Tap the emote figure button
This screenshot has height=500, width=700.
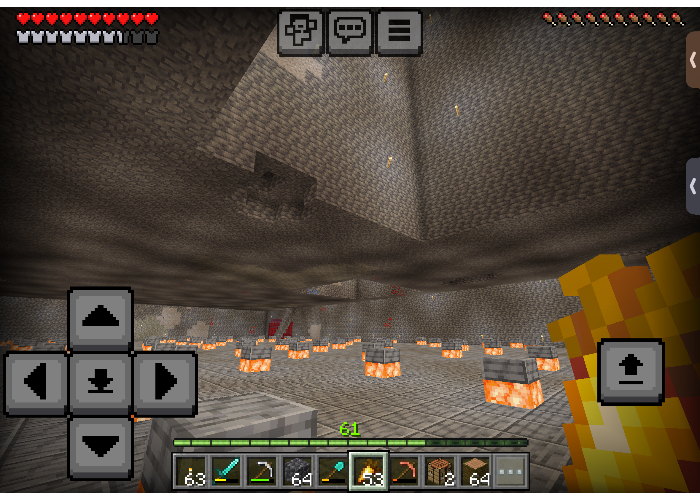pyautogui.click(x=300, y=31)
